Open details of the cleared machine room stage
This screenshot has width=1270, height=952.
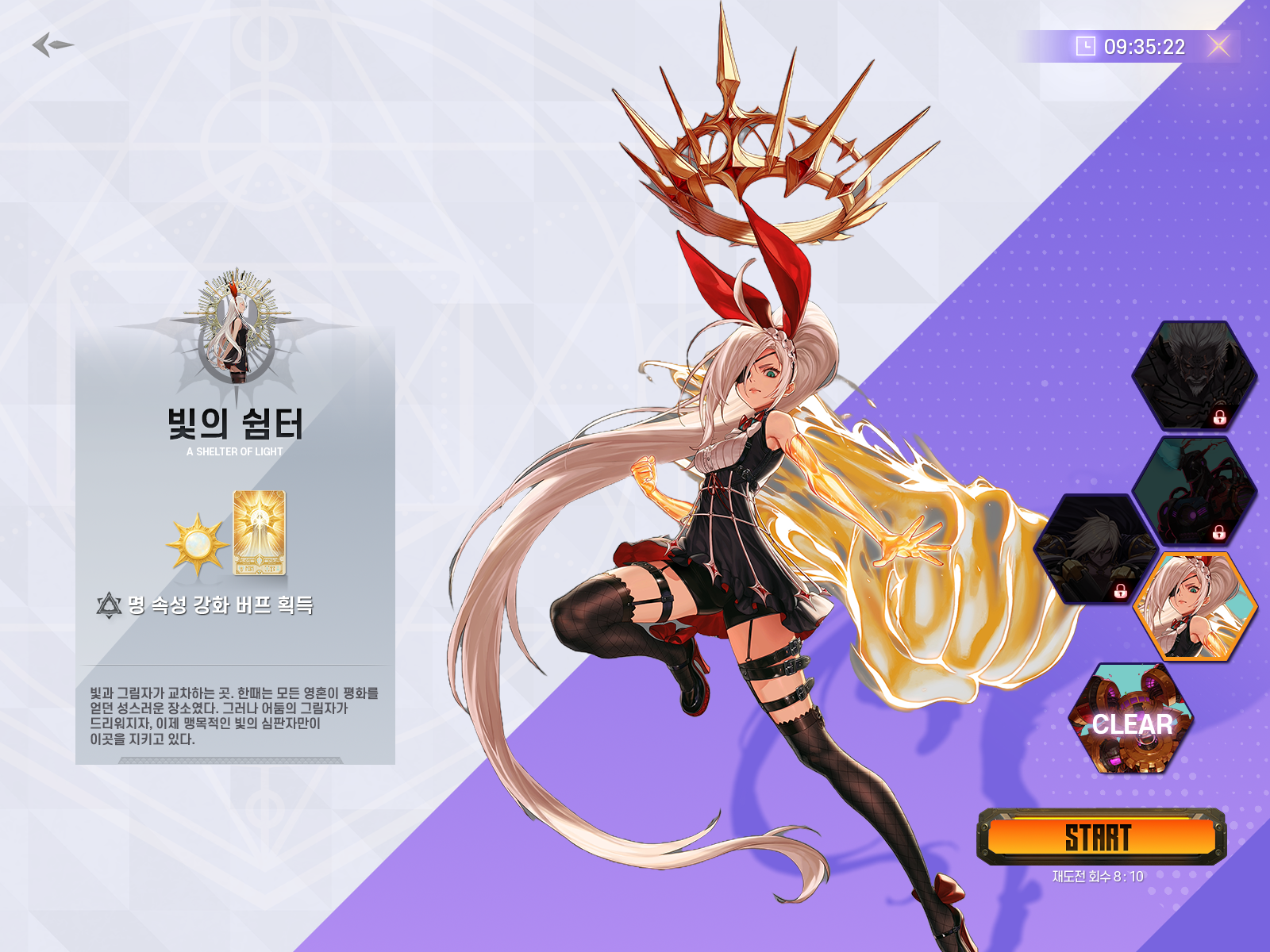(x=1131, y=722)
